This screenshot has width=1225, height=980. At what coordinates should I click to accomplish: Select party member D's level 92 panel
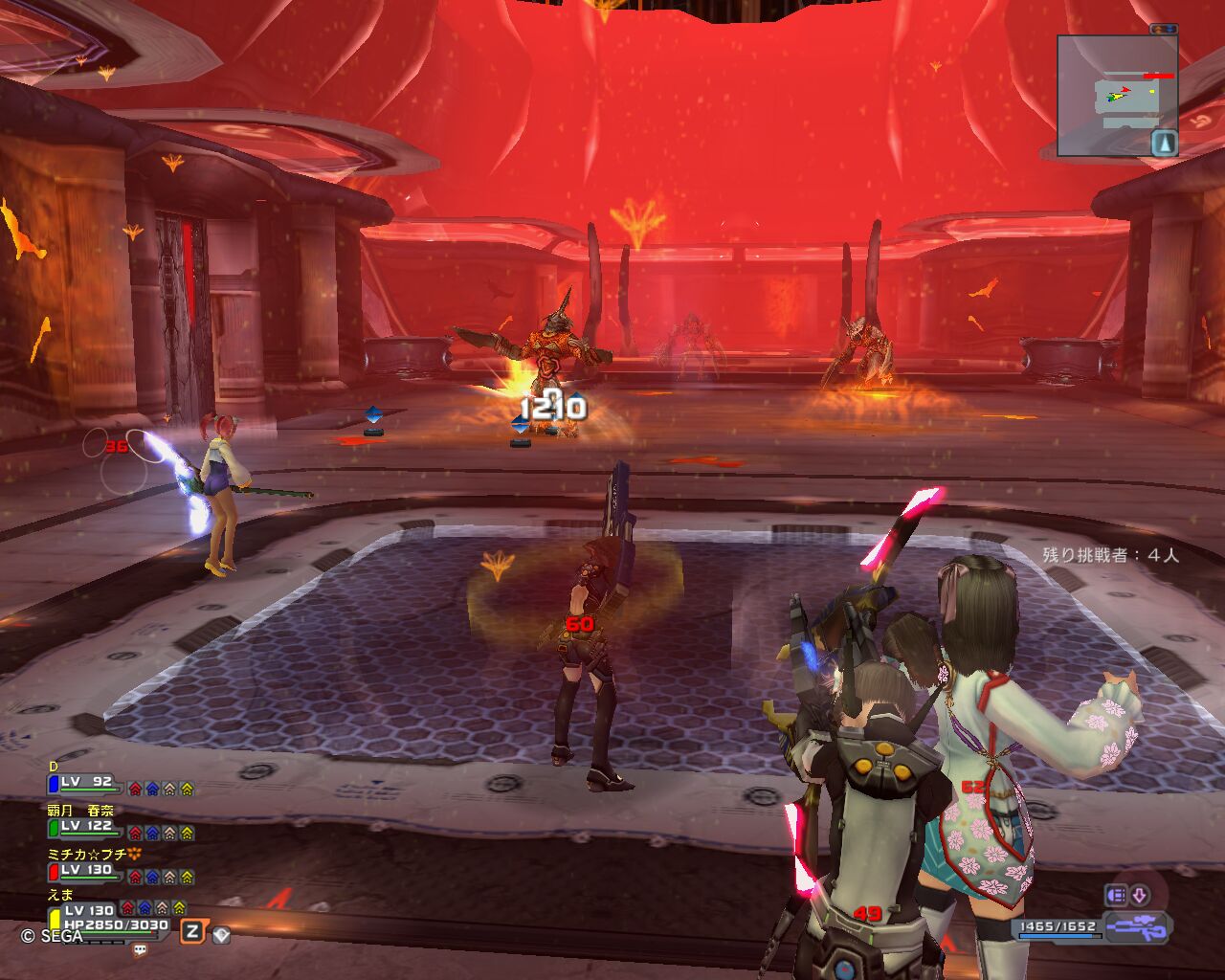coord(86,783)
